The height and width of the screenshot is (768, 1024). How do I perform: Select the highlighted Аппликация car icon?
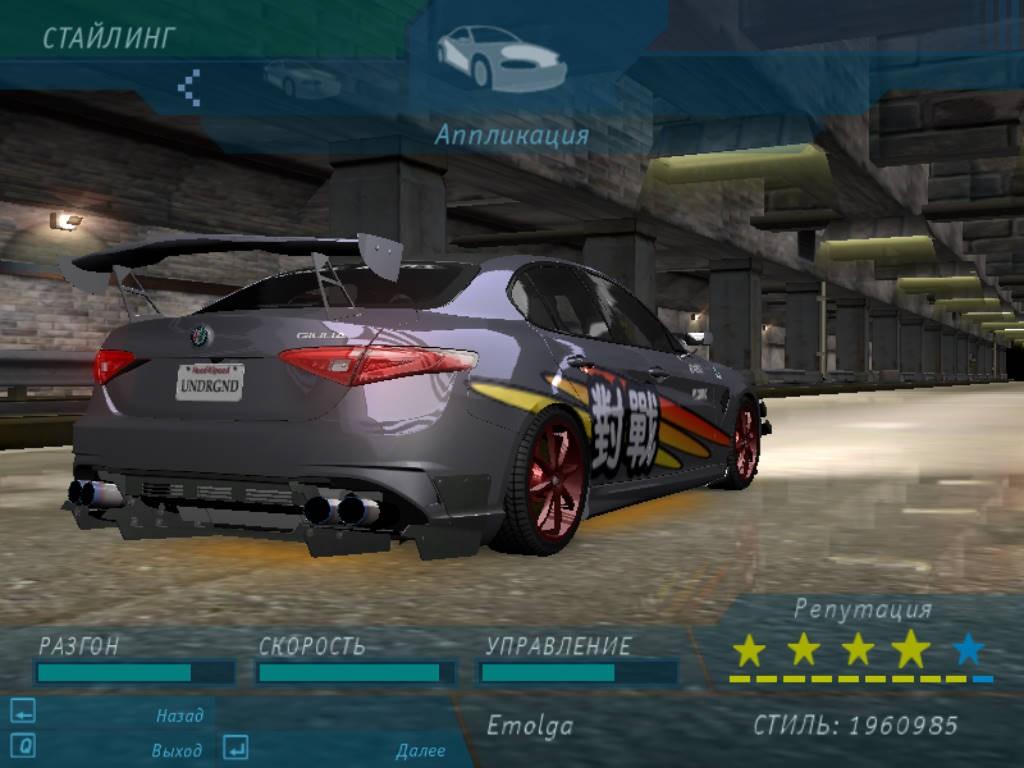tap(501, 58)
